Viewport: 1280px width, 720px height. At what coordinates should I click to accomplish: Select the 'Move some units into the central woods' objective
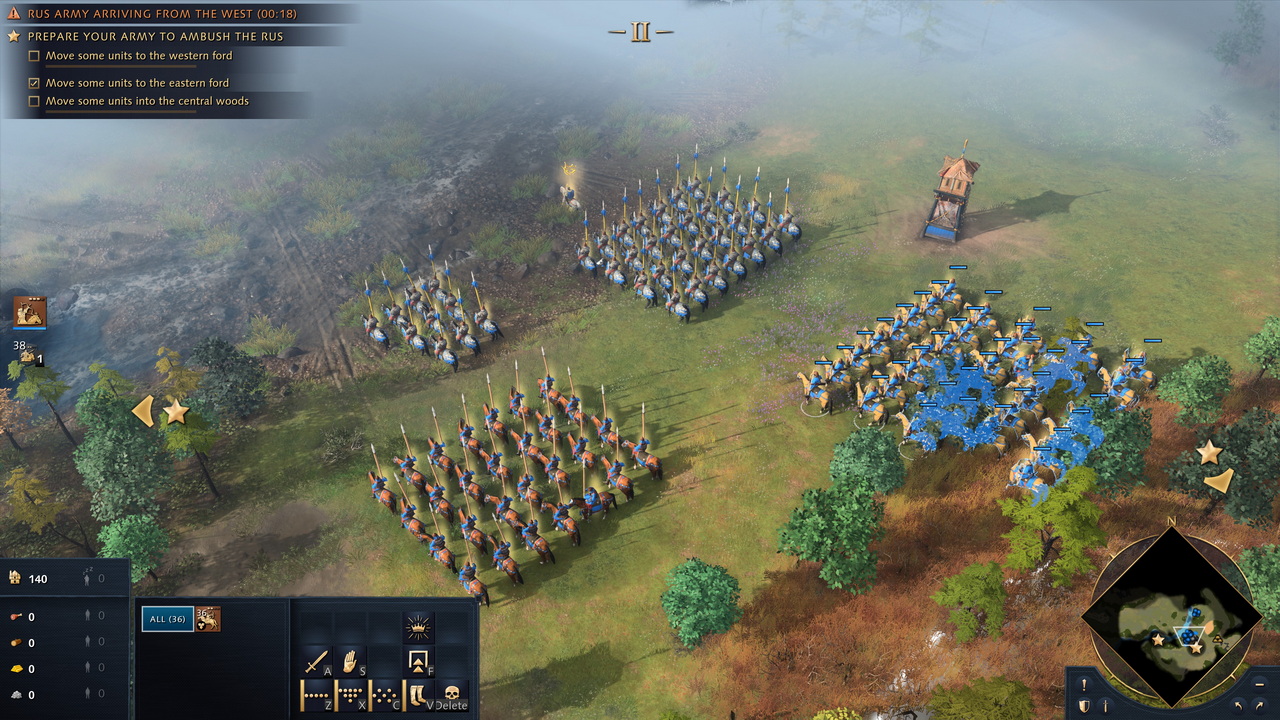click(146, 101)
